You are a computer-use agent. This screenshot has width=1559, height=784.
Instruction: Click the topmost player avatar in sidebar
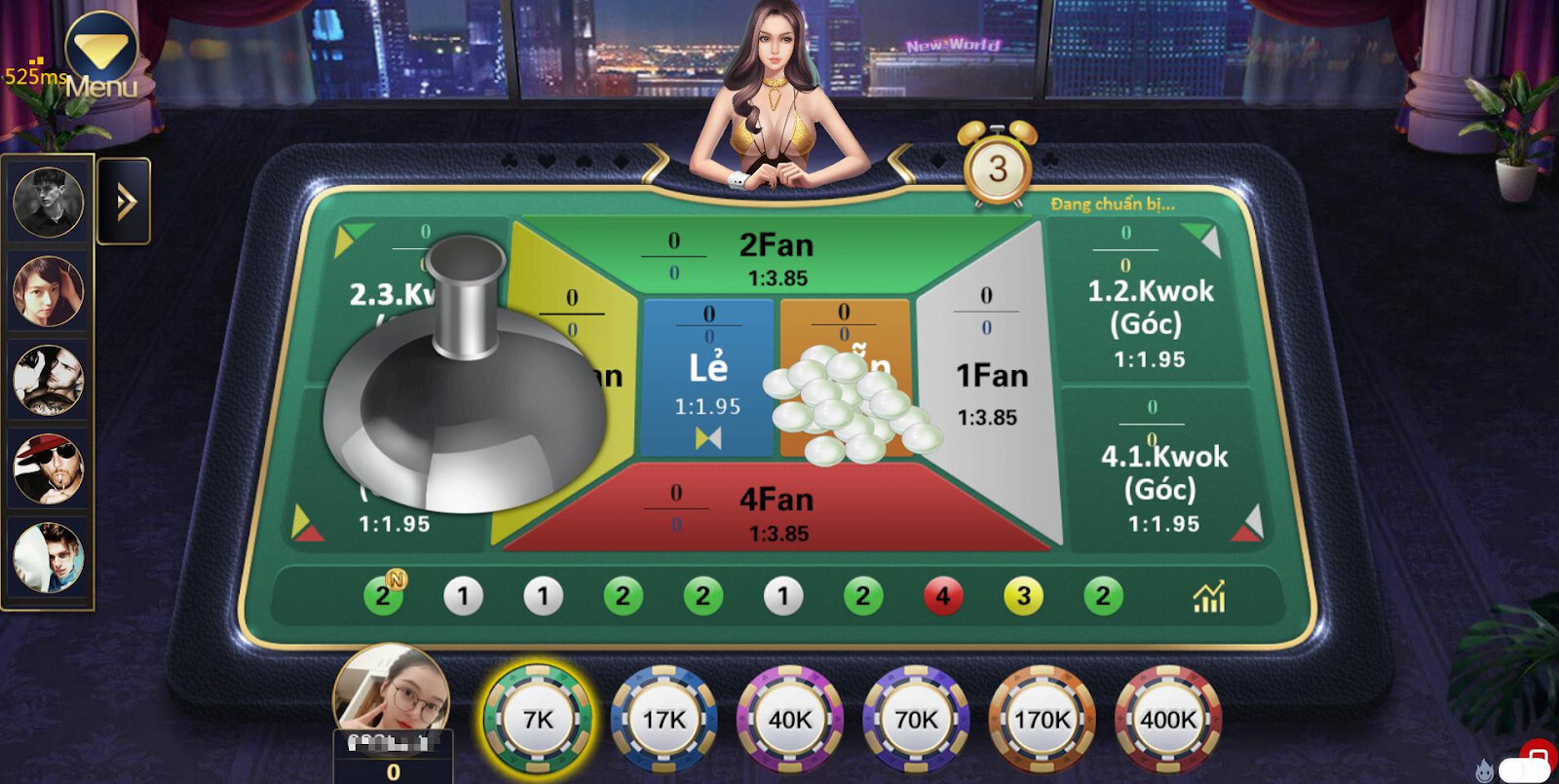tap(49, 202)
